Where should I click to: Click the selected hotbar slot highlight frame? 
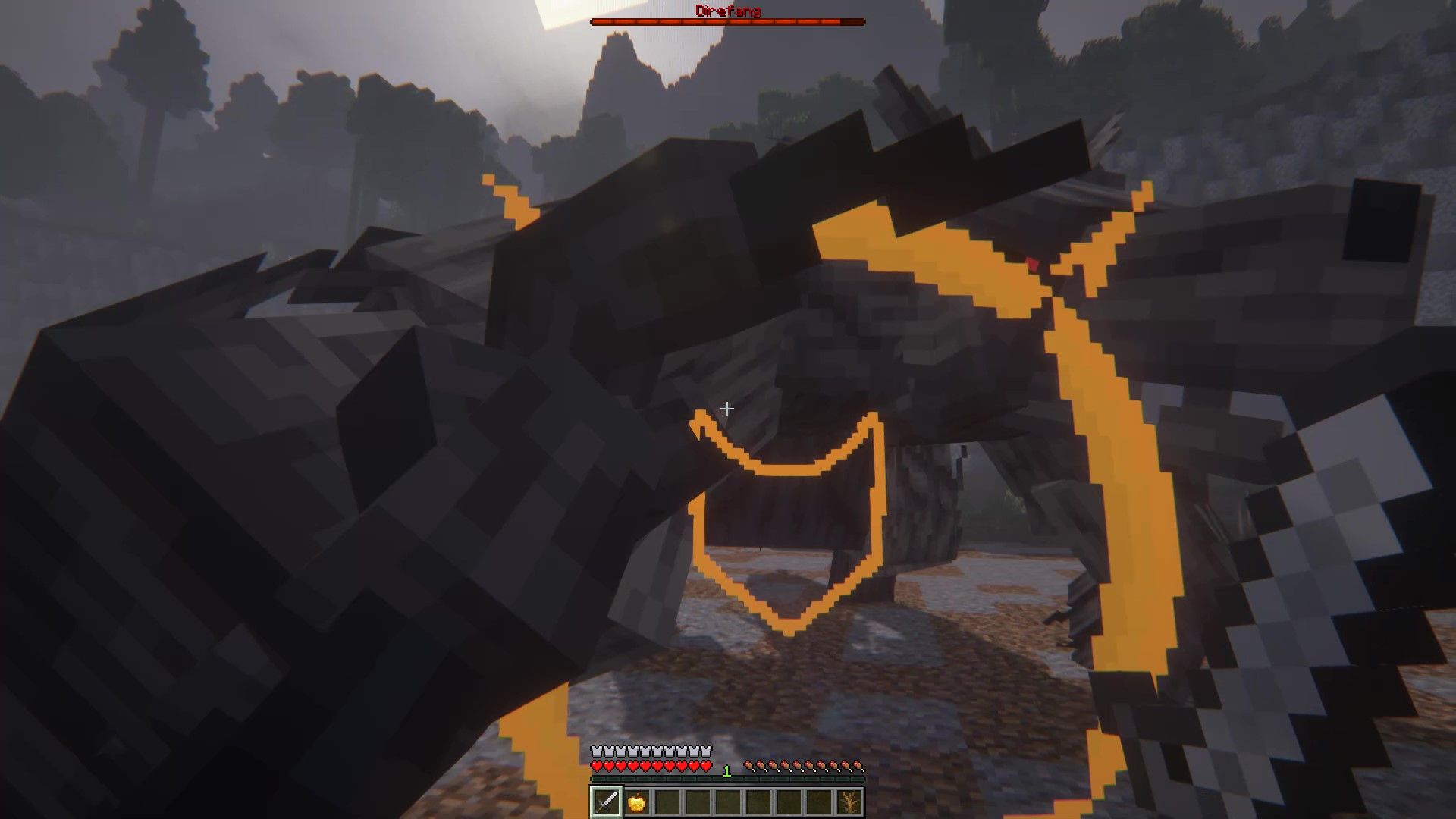click(x=606, y=803)
